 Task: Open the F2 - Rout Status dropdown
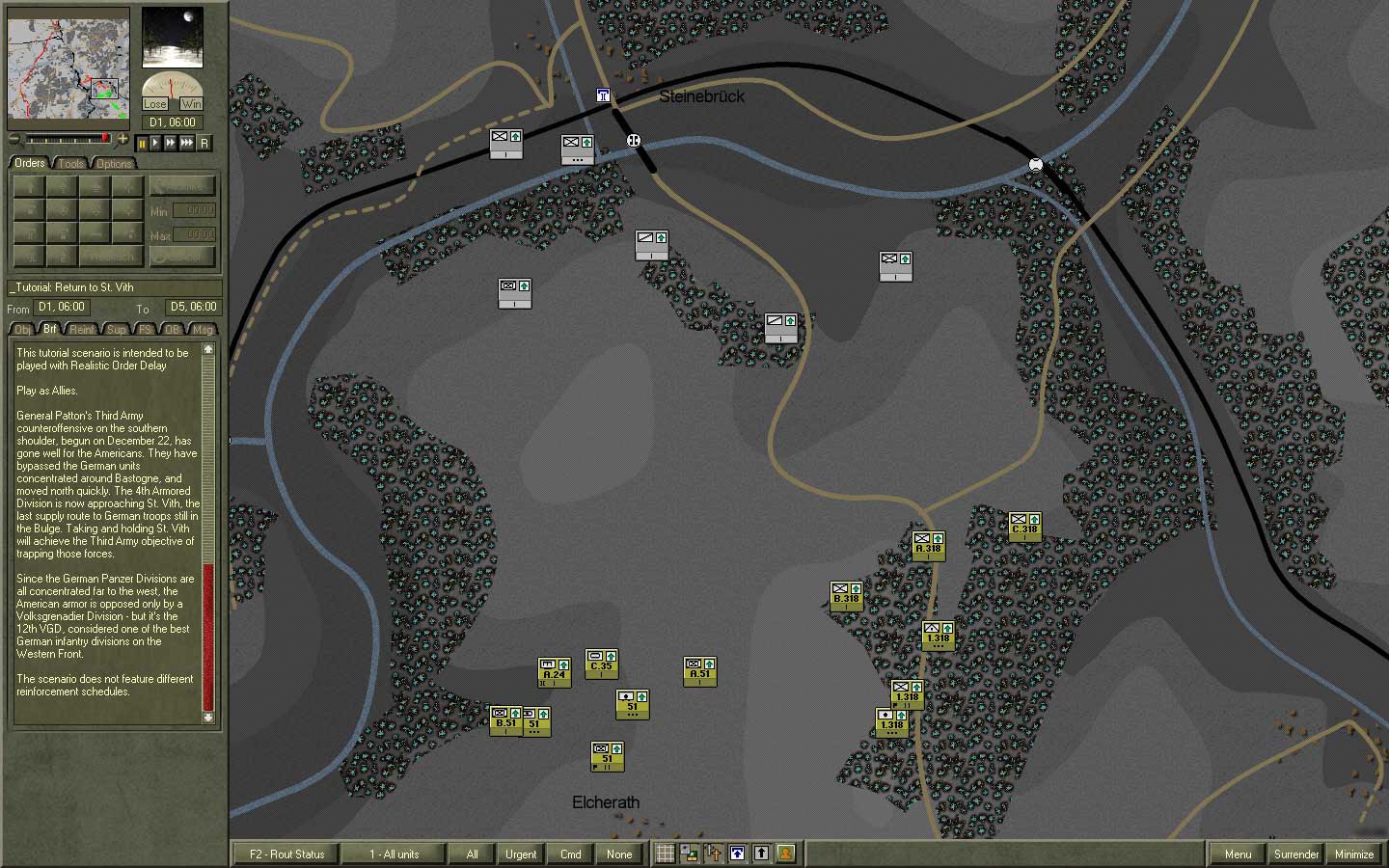[x=286, y=854]
